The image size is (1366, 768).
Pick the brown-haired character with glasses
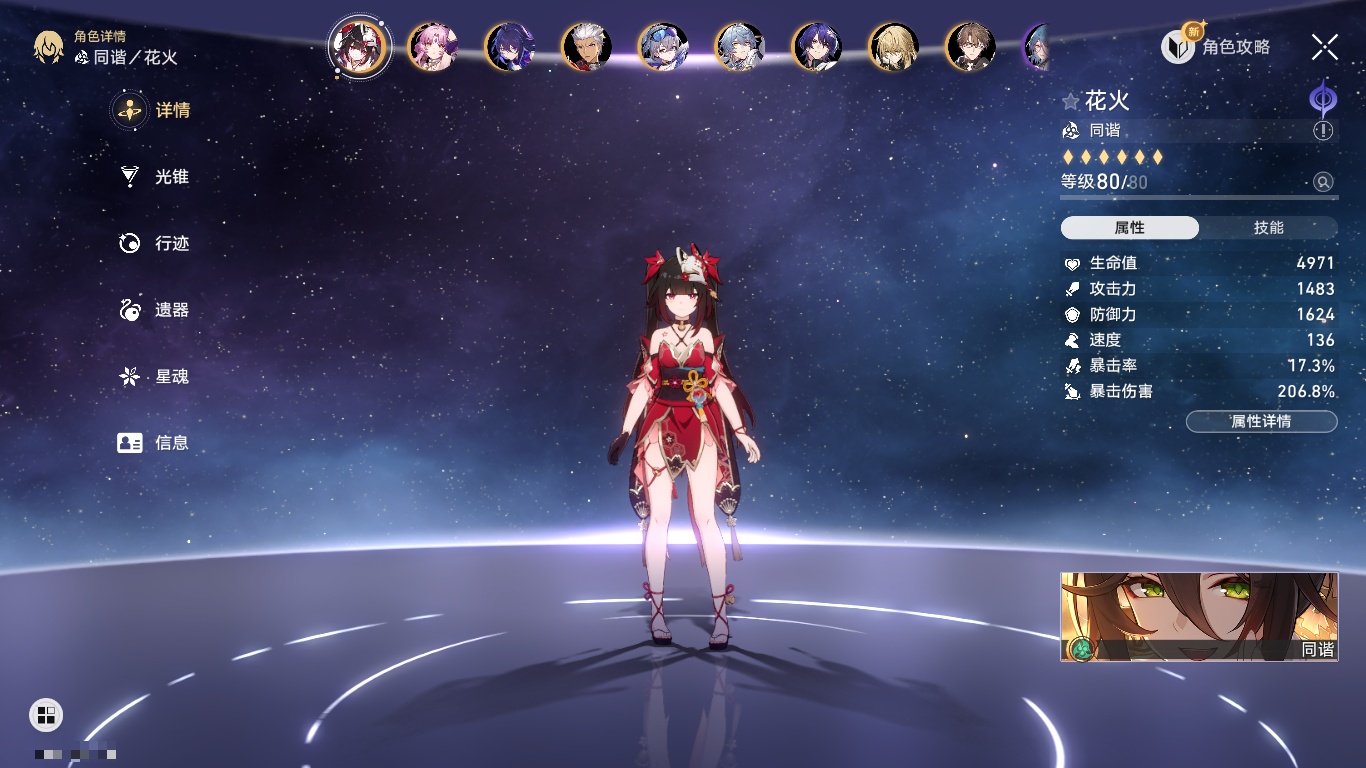[x=970, y=47]
